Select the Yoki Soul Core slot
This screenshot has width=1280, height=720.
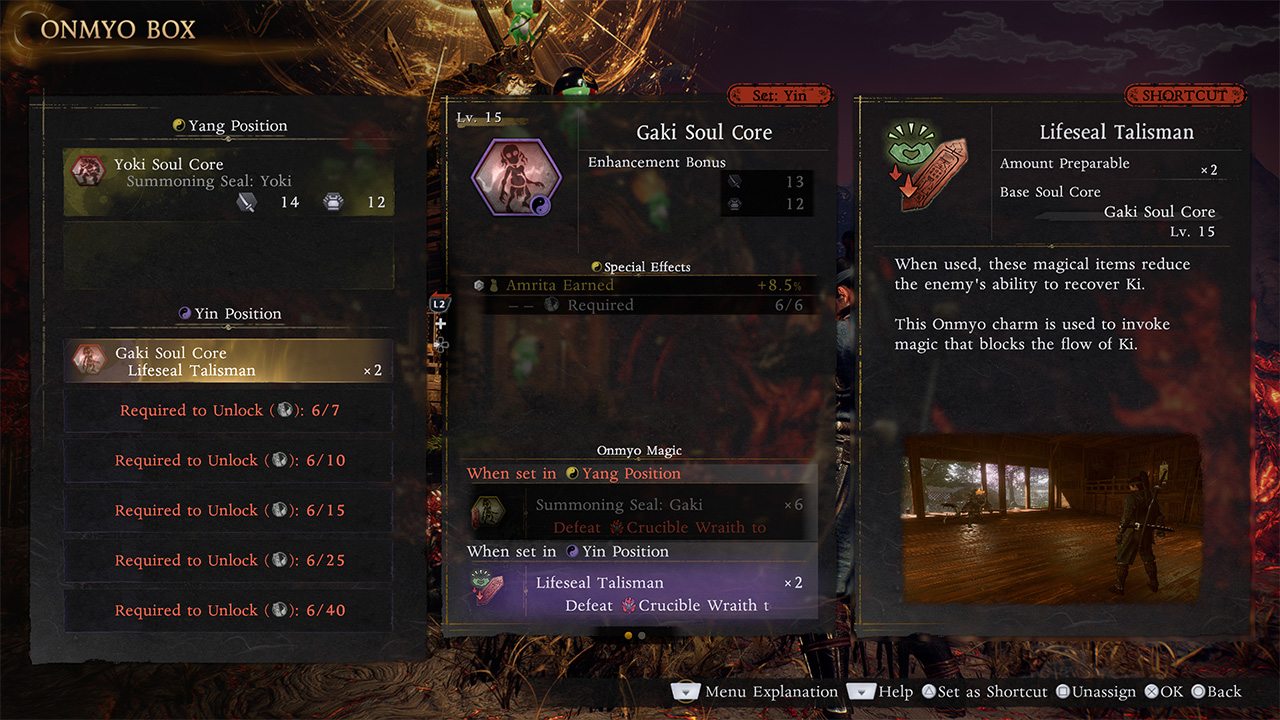point(229,183)
